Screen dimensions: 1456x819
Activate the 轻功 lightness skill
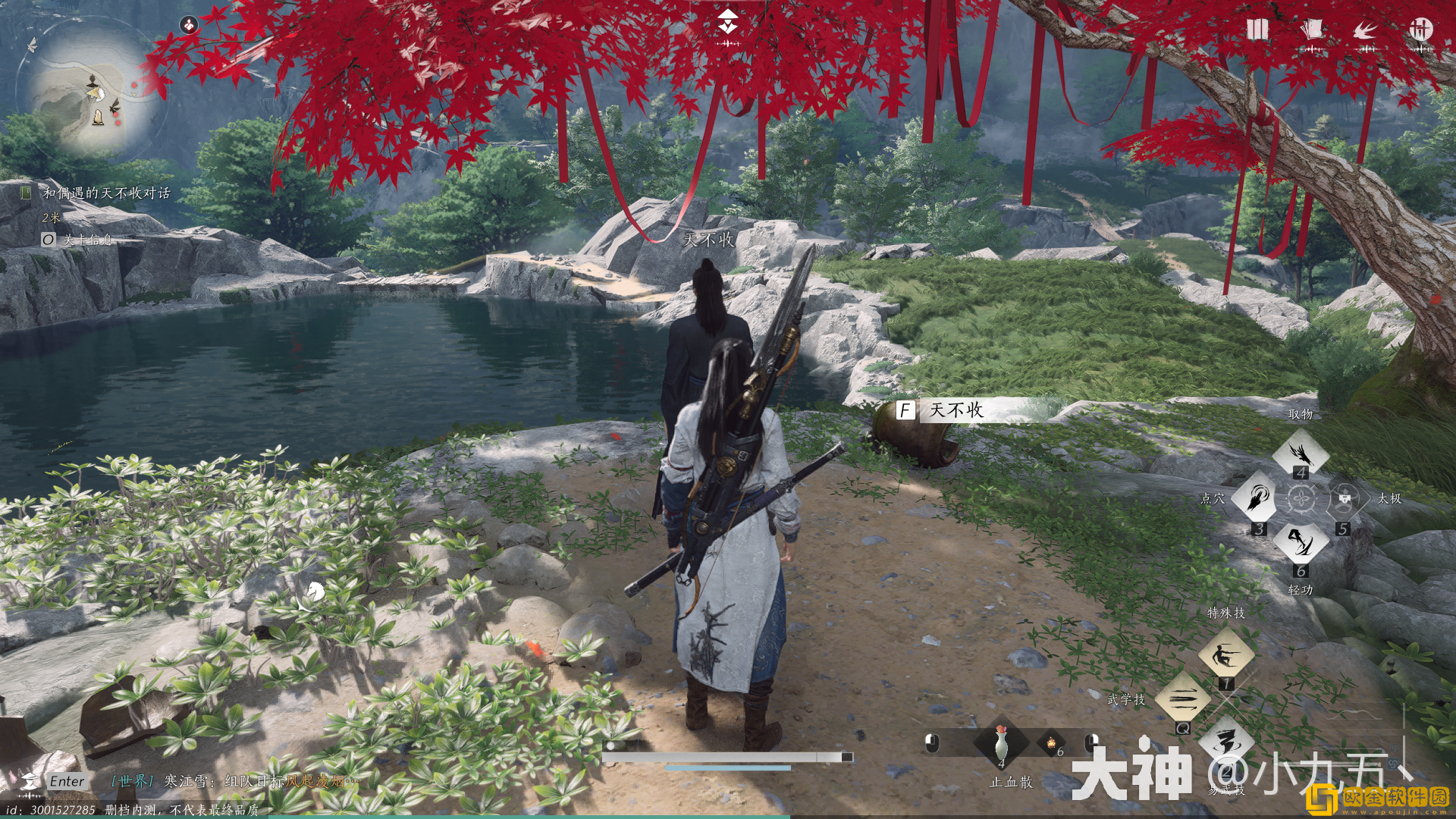click(x=1300, y=542)
